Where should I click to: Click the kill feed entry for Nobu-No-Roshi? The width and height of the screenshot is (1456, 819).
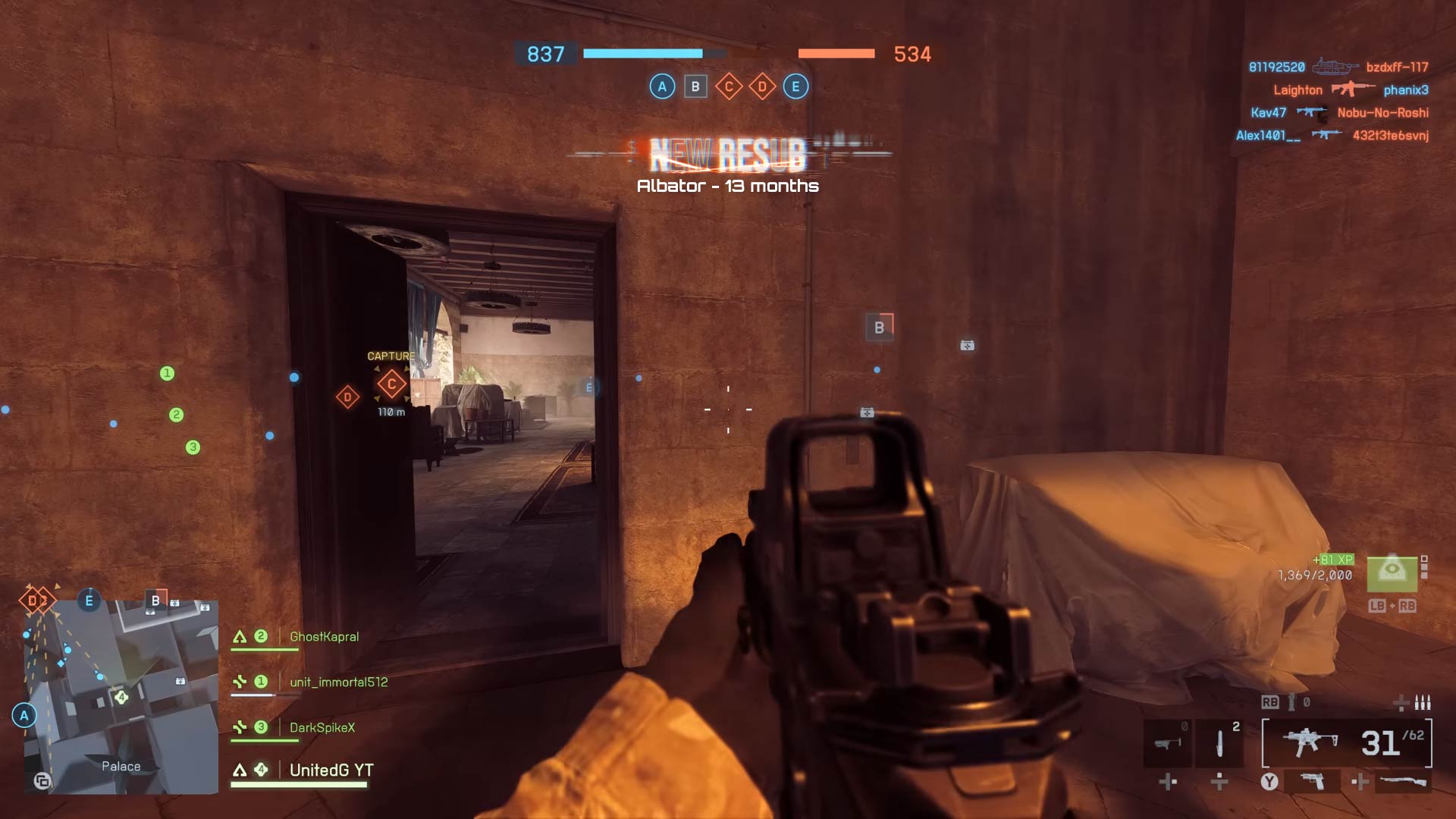tap(1382, 113)
